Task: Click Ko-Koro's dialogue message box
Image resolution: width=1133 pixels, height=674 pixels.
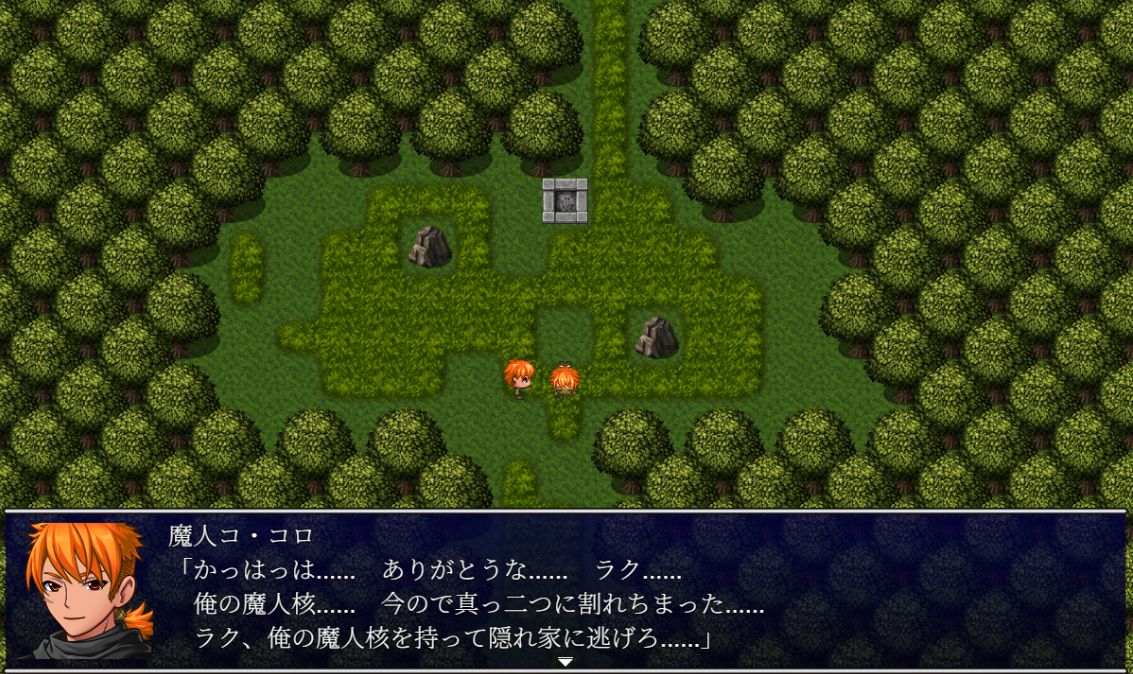Action: (640, 590)
